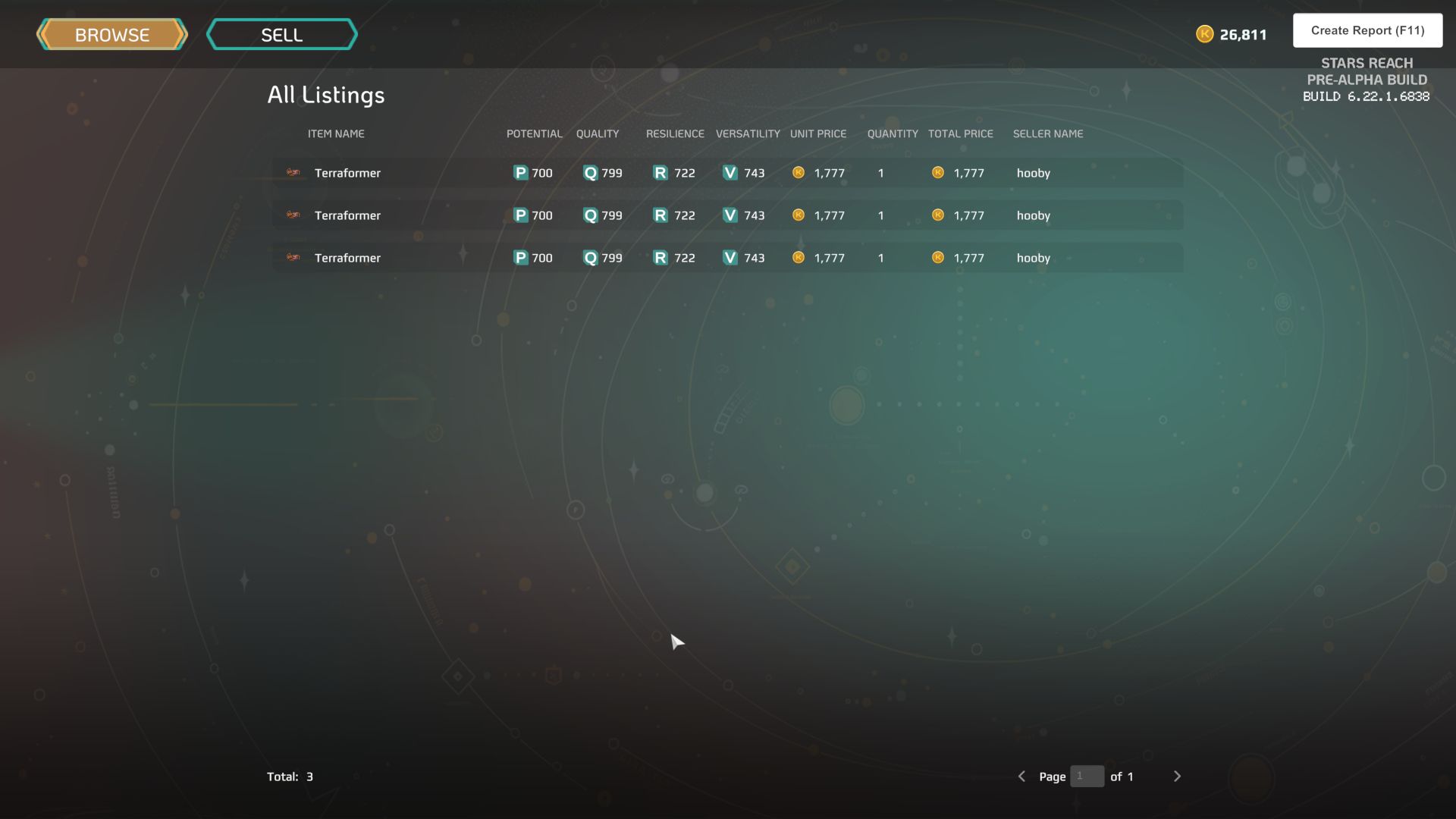The width and height of the screenshot is (1456, 819).
Task: Sort listings by Seller Name column
Action: click(1047, 133)
